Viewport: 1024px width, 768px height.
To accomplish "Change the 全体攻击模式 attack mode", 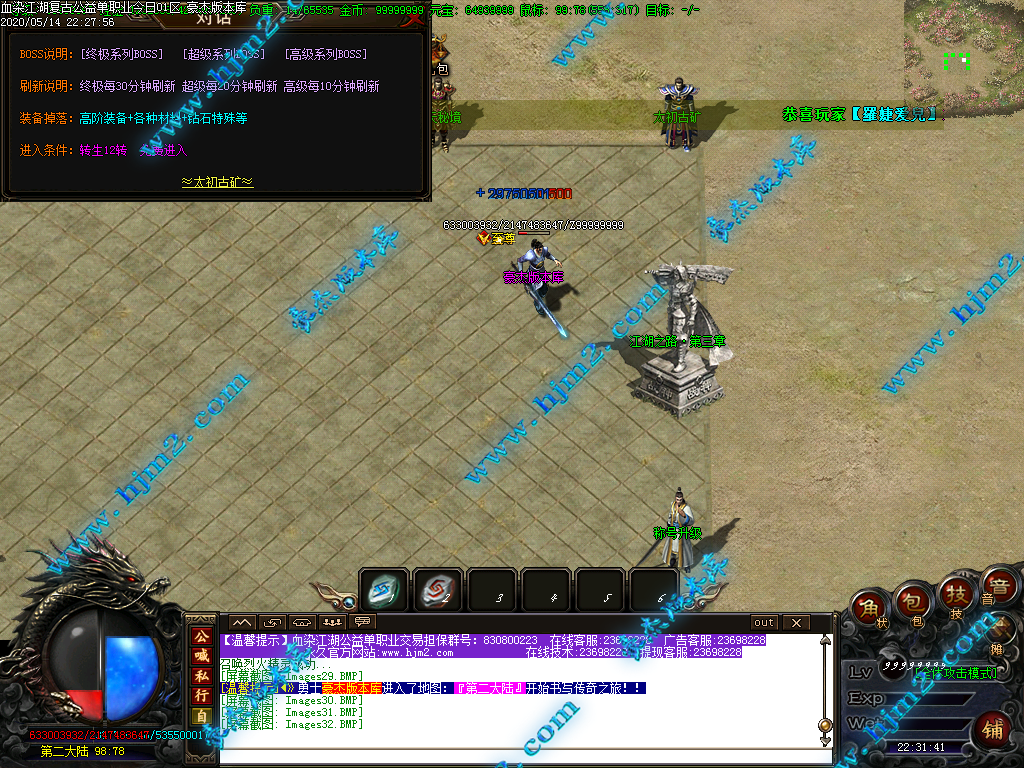I will 955,673.
